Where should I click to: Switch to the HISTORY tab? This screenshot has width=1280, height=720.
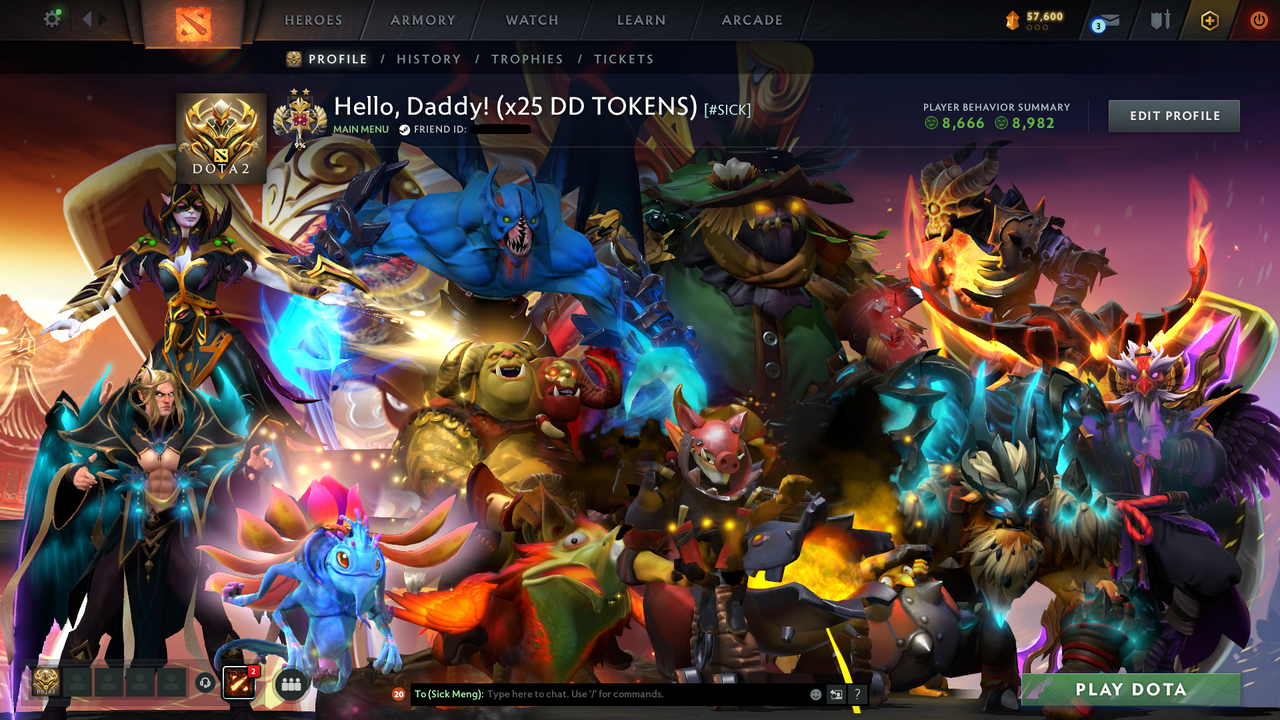tap(428, 59)
